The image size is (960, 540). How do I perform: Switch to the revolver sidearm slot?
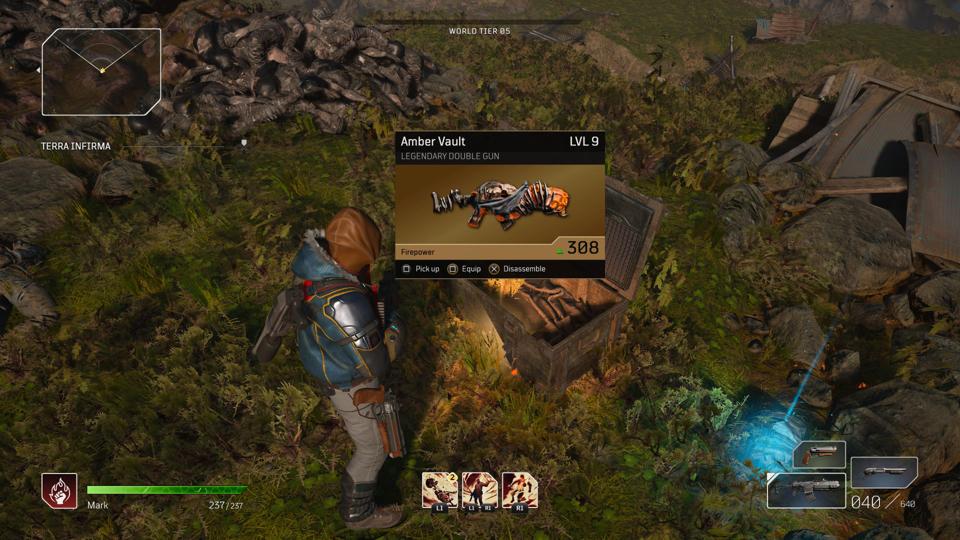click(820, 455)
